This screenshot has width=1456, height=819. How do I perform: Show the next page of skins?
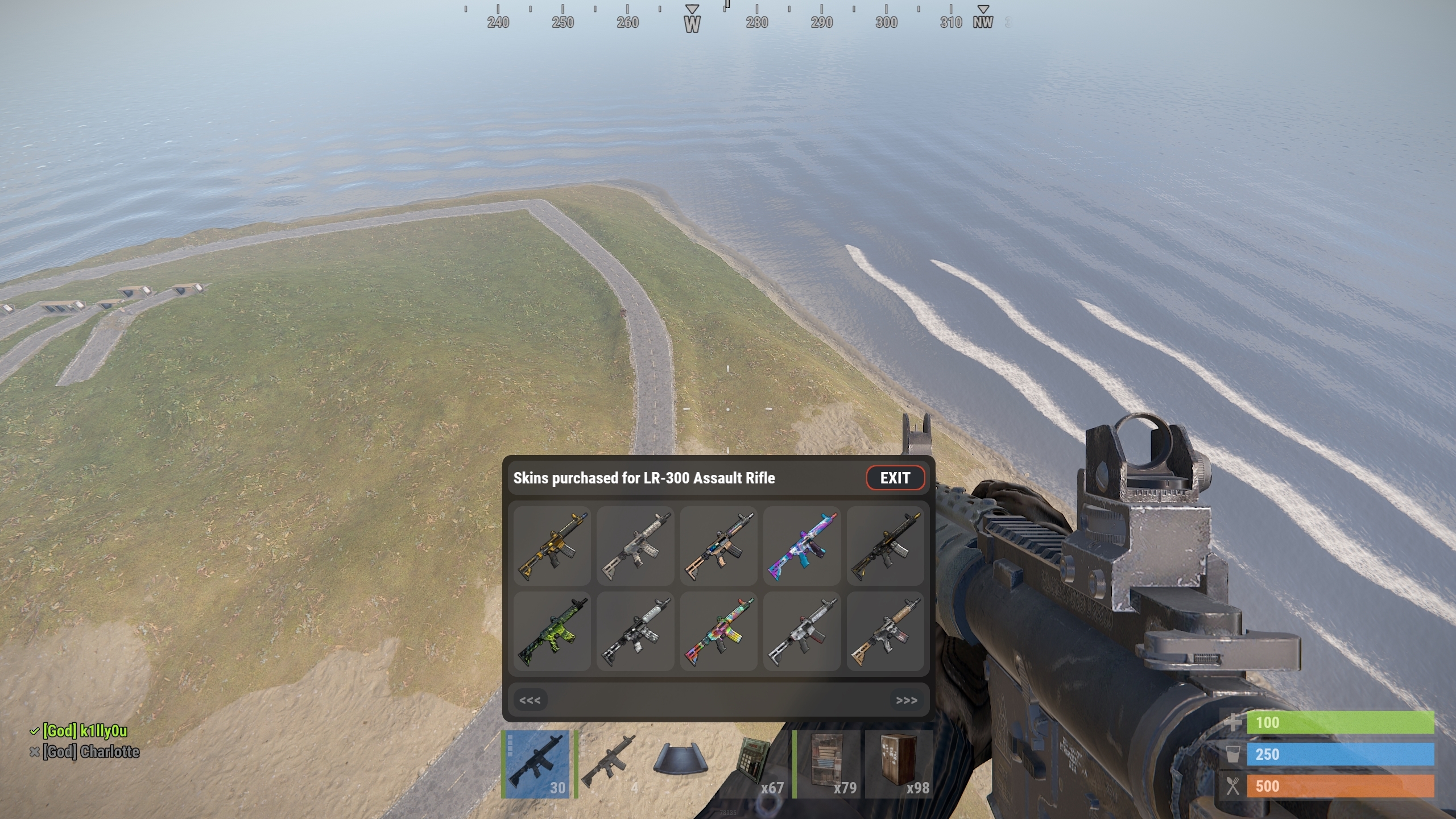pyautogui.click(x=906, y=700)
